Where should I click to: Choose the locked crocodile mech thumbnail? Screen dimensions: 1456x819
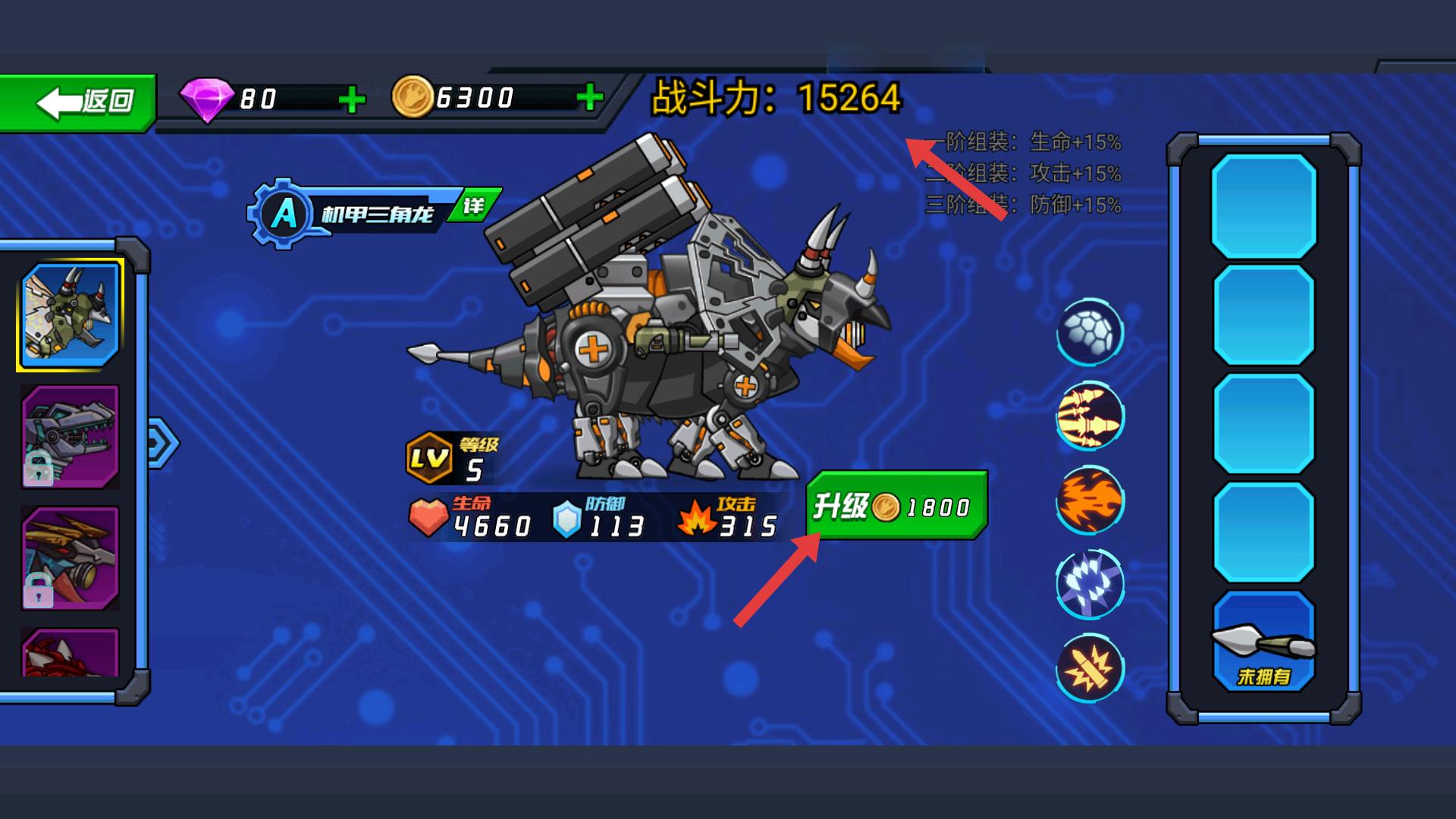click(70, 436)
